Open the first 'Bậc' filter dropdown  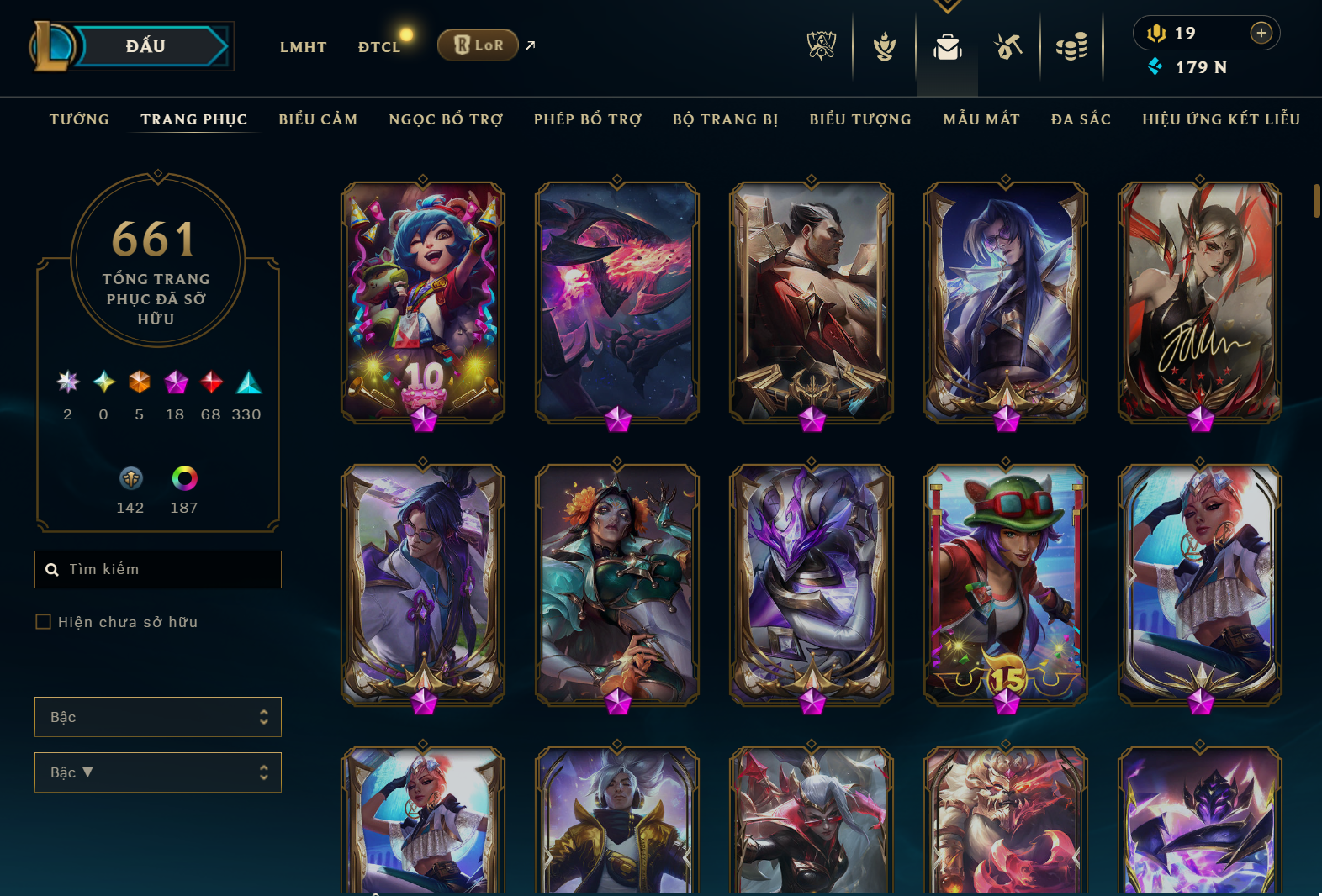click(x=157, y=717)
